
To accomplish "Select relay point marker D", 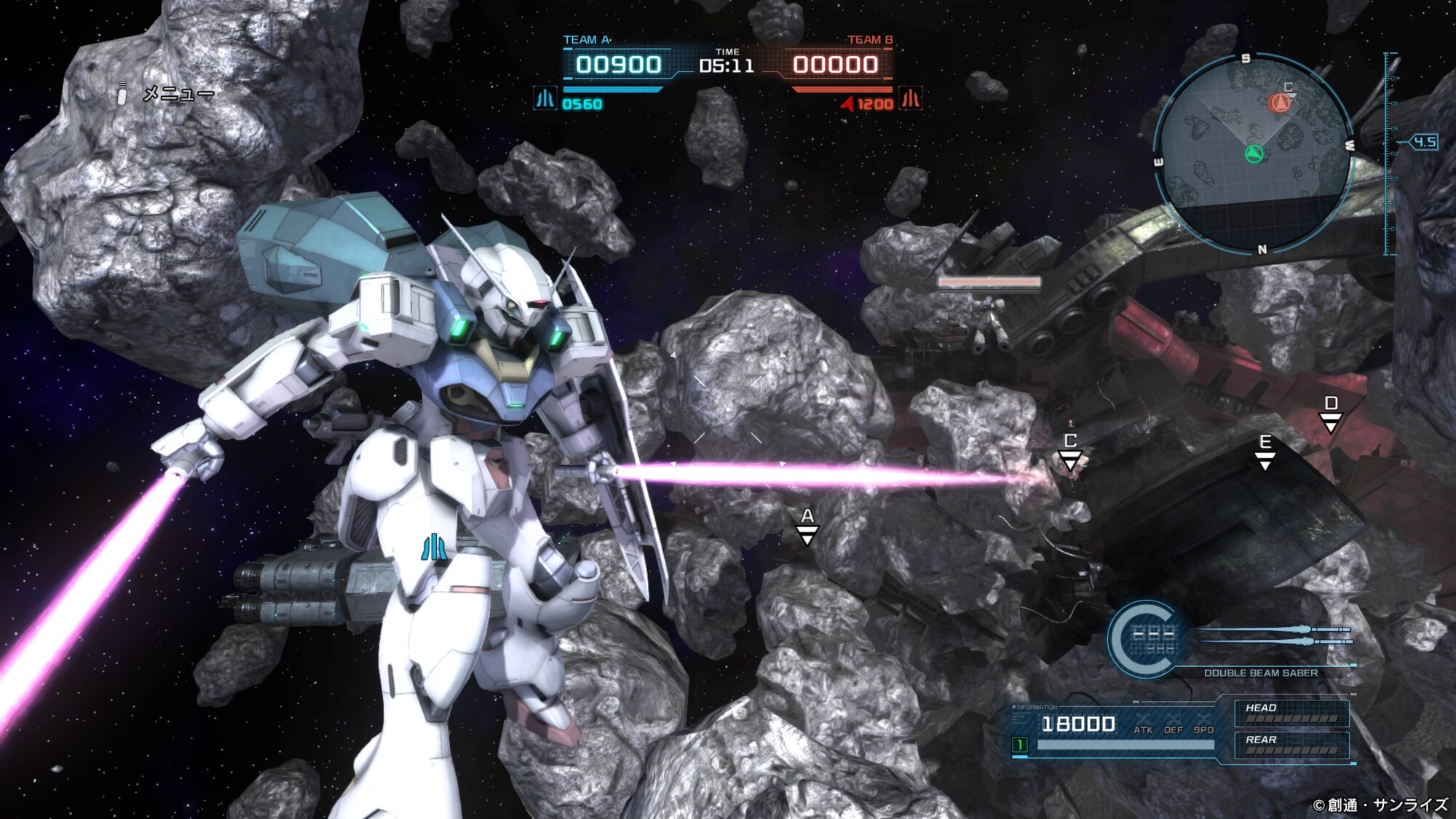I will point(1330,414).
